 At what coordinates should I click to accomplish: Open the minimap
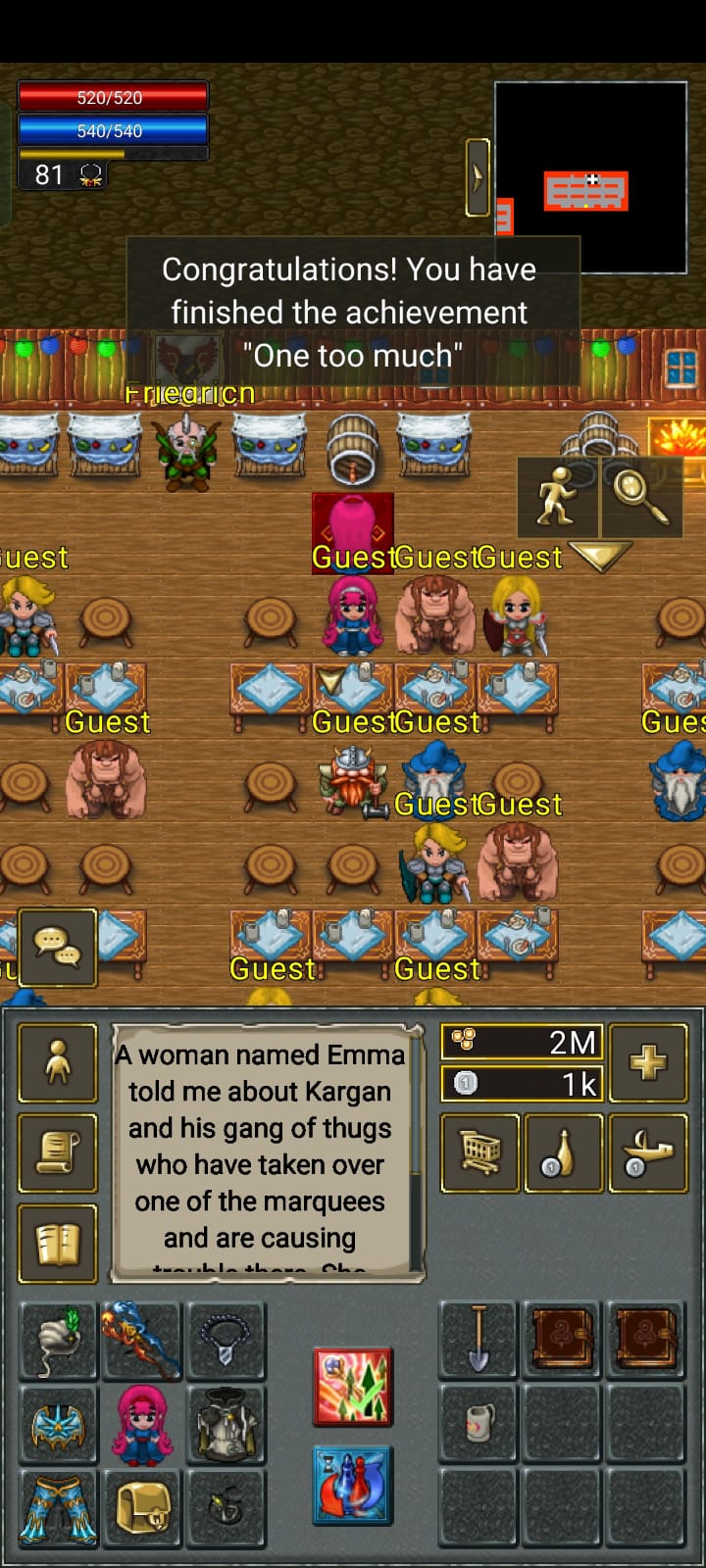[590, 176]
